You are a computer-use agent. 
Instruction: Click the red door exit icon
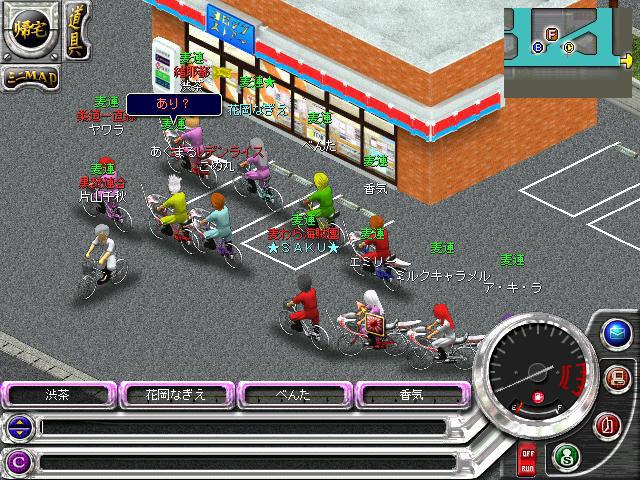pos(606,425)
